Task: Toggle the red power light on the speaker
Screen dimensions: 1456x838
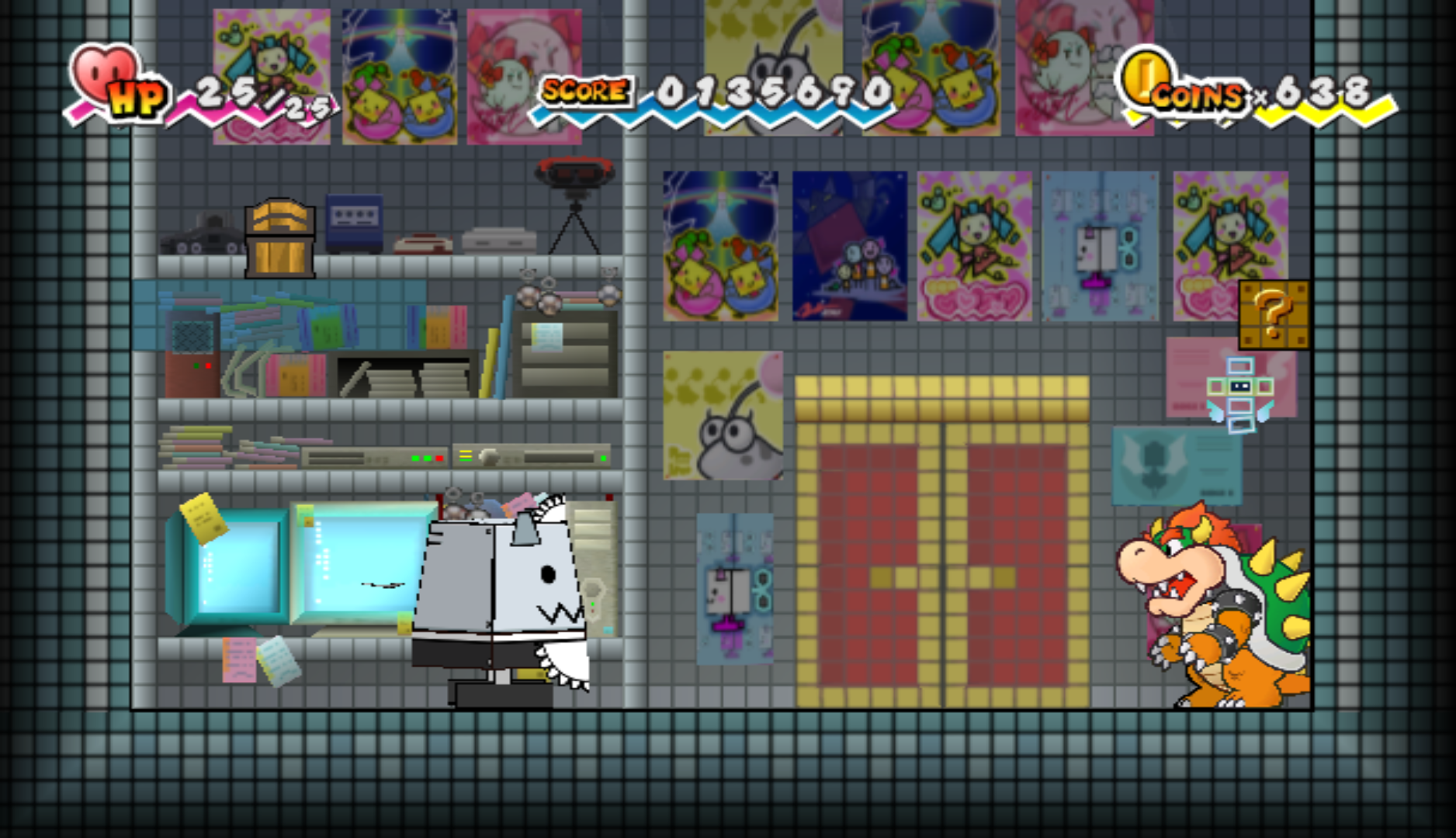Action: click(x=208, y=366)
